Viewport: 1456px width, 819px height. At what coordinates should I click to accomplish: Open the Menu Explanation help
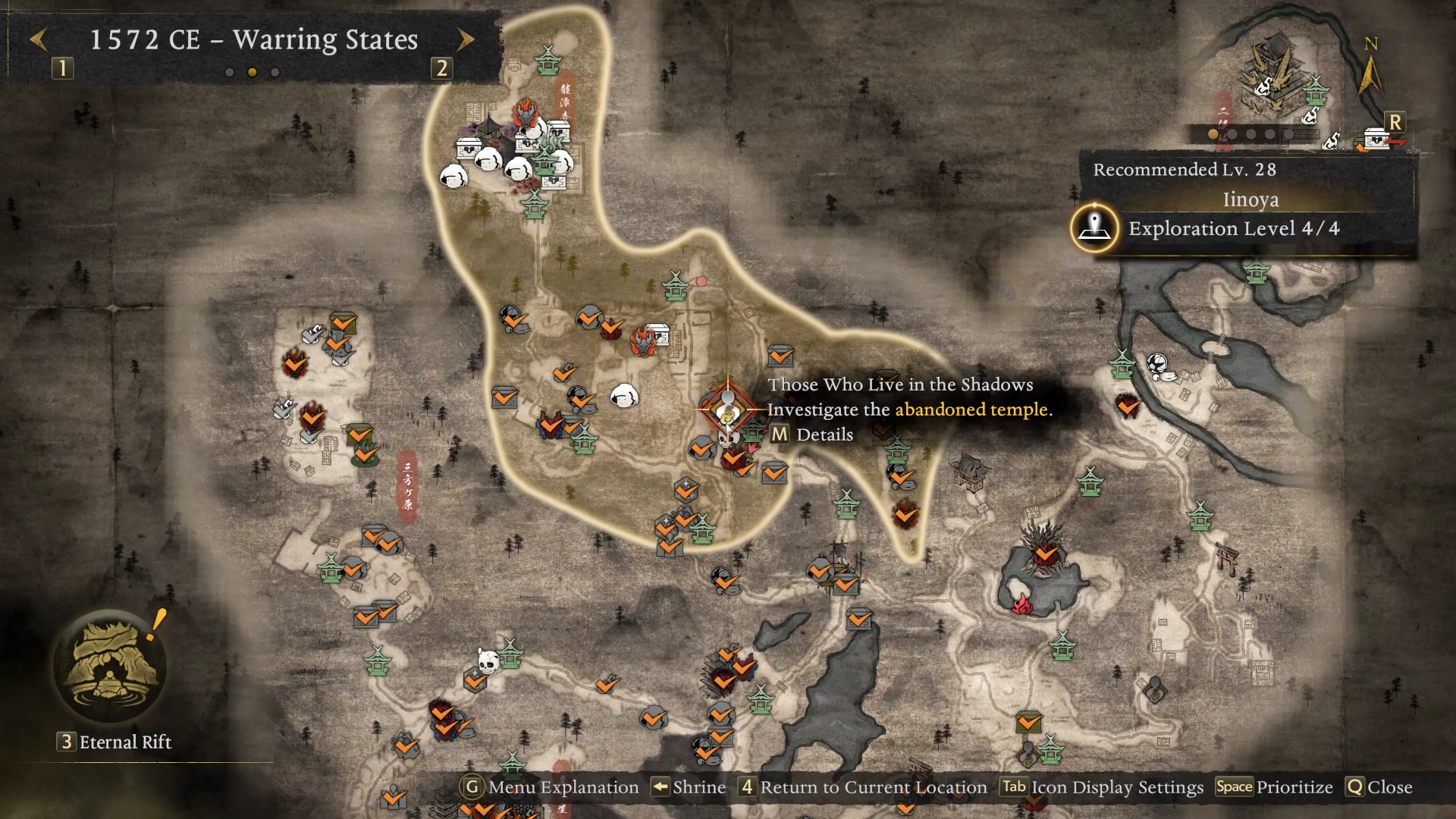point(550,787)
